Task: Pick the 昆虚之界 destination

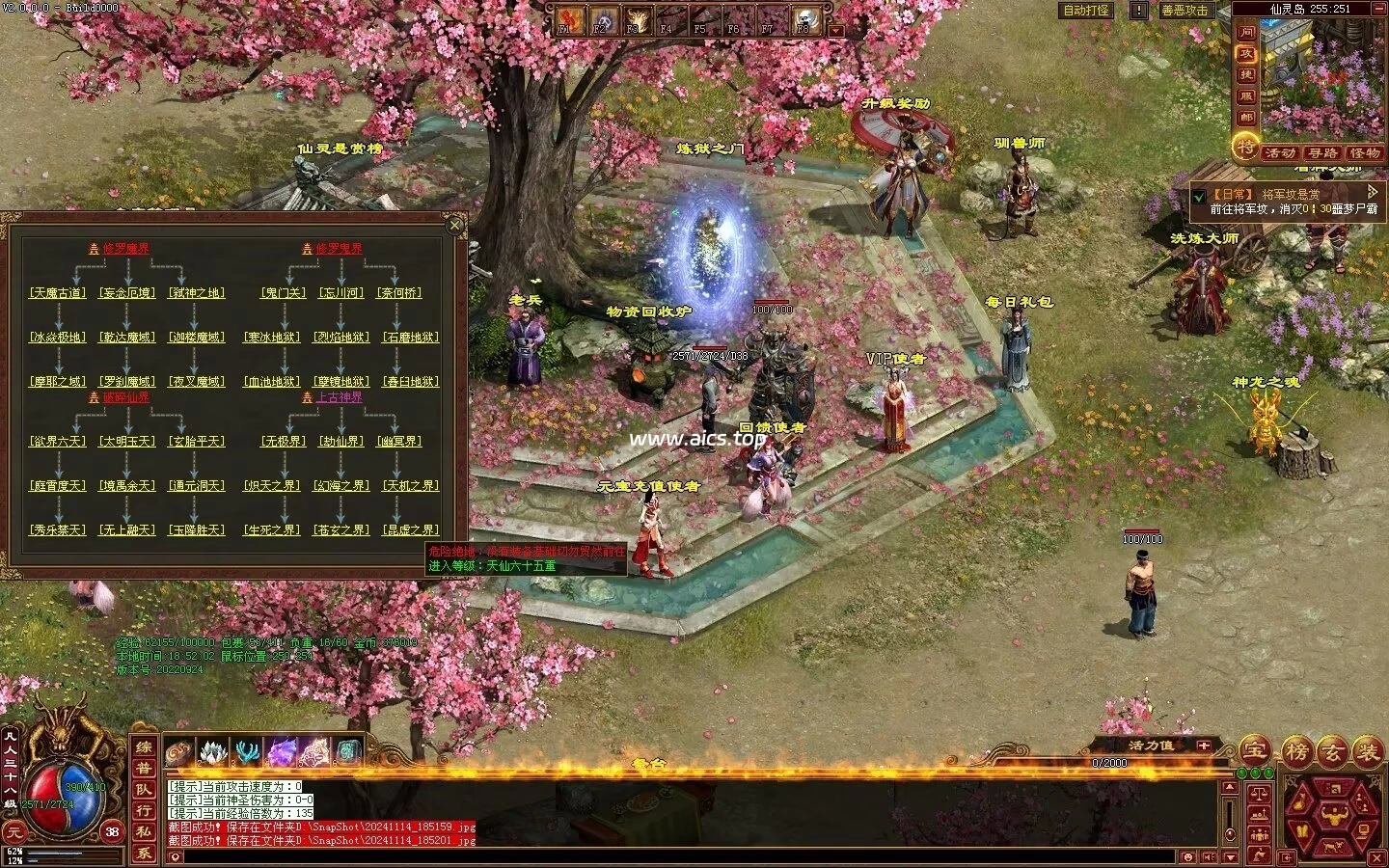Action: point(411,530)
